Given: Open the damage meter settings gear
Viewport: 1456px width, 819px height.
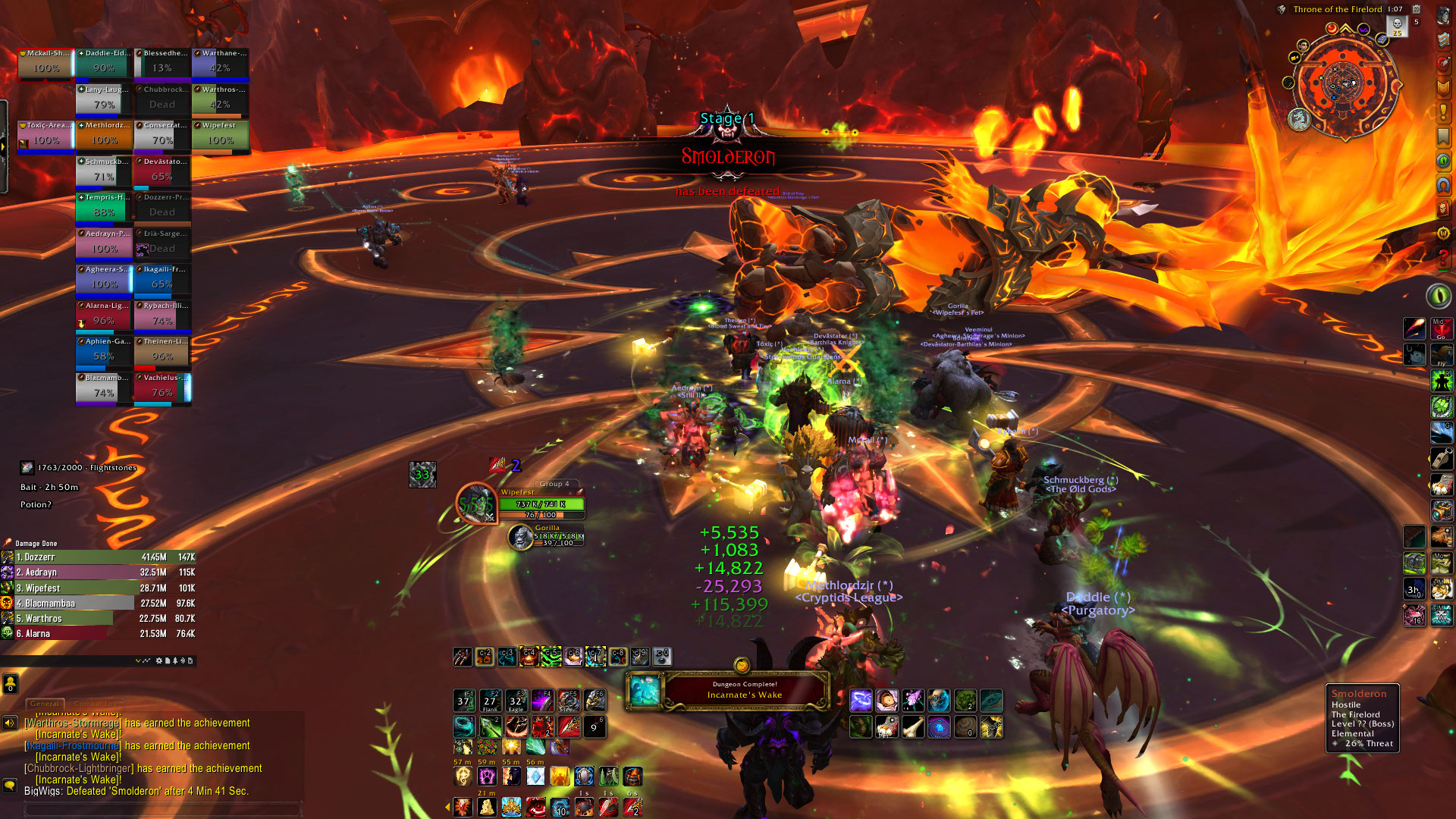Looking at the screenshot, I should coord(159,661).
